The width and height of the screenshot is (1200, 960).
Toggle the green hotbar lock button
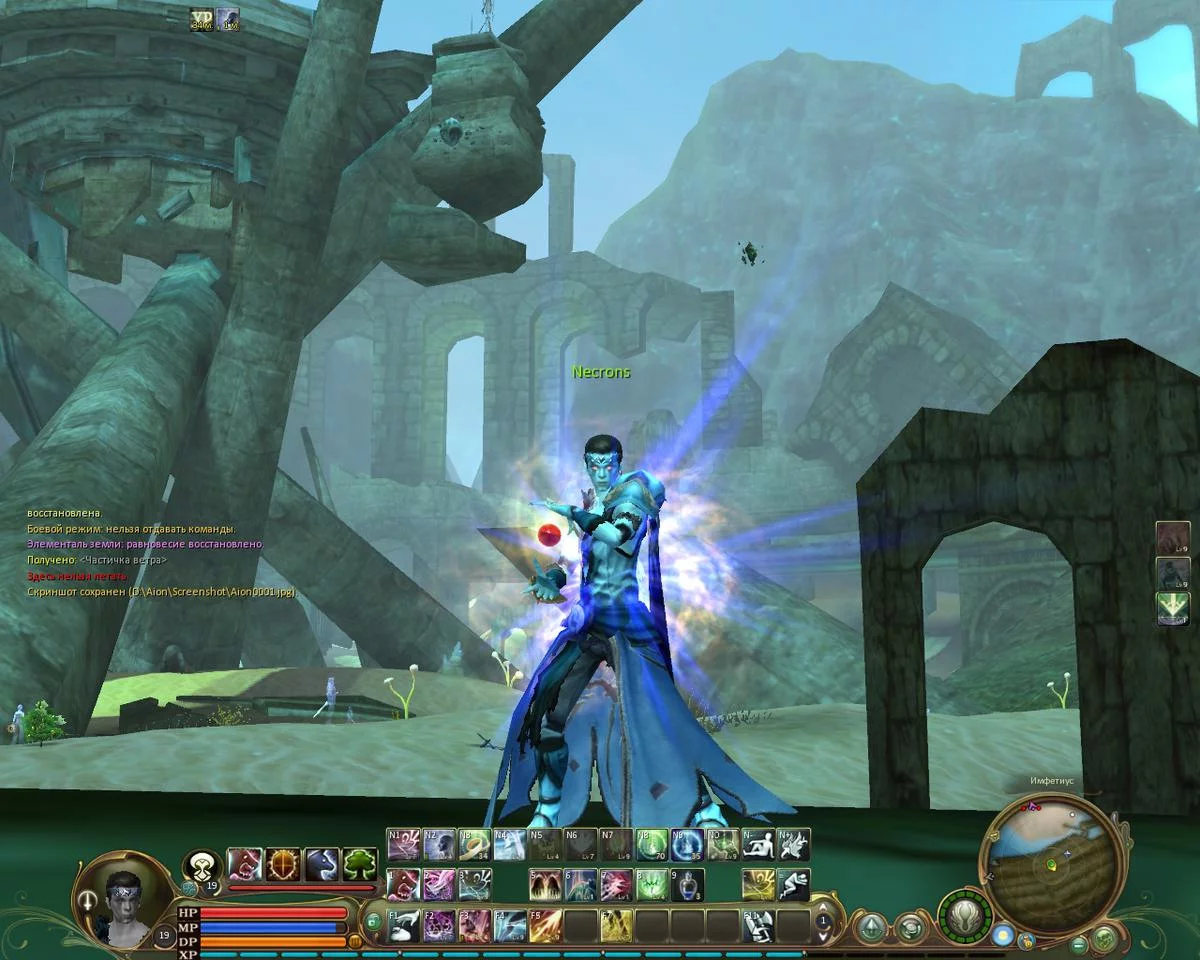[x=372, y=921]
